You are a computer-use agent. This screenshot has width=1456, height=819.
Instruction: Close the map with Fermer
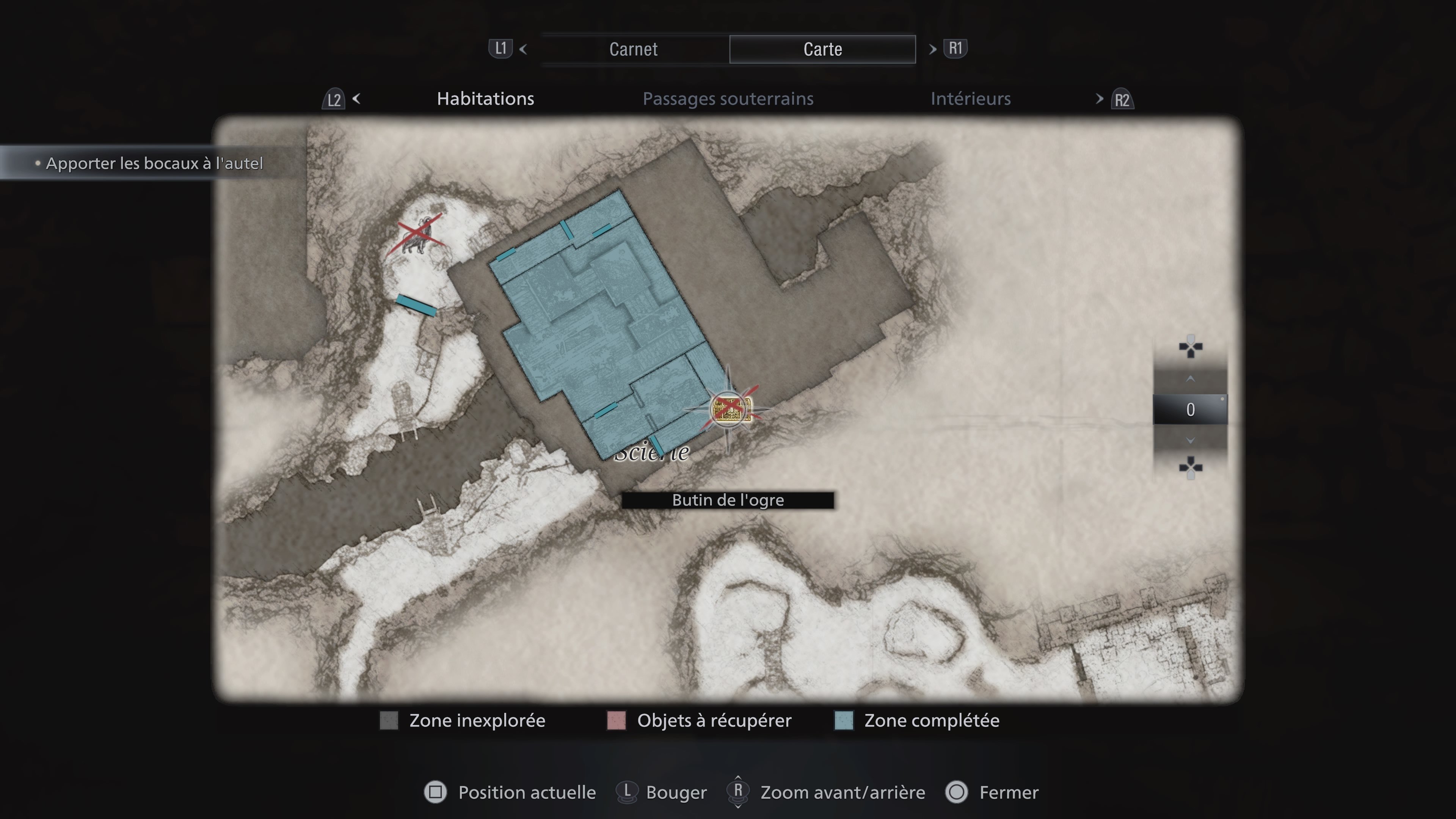[x=1008, y=792]
